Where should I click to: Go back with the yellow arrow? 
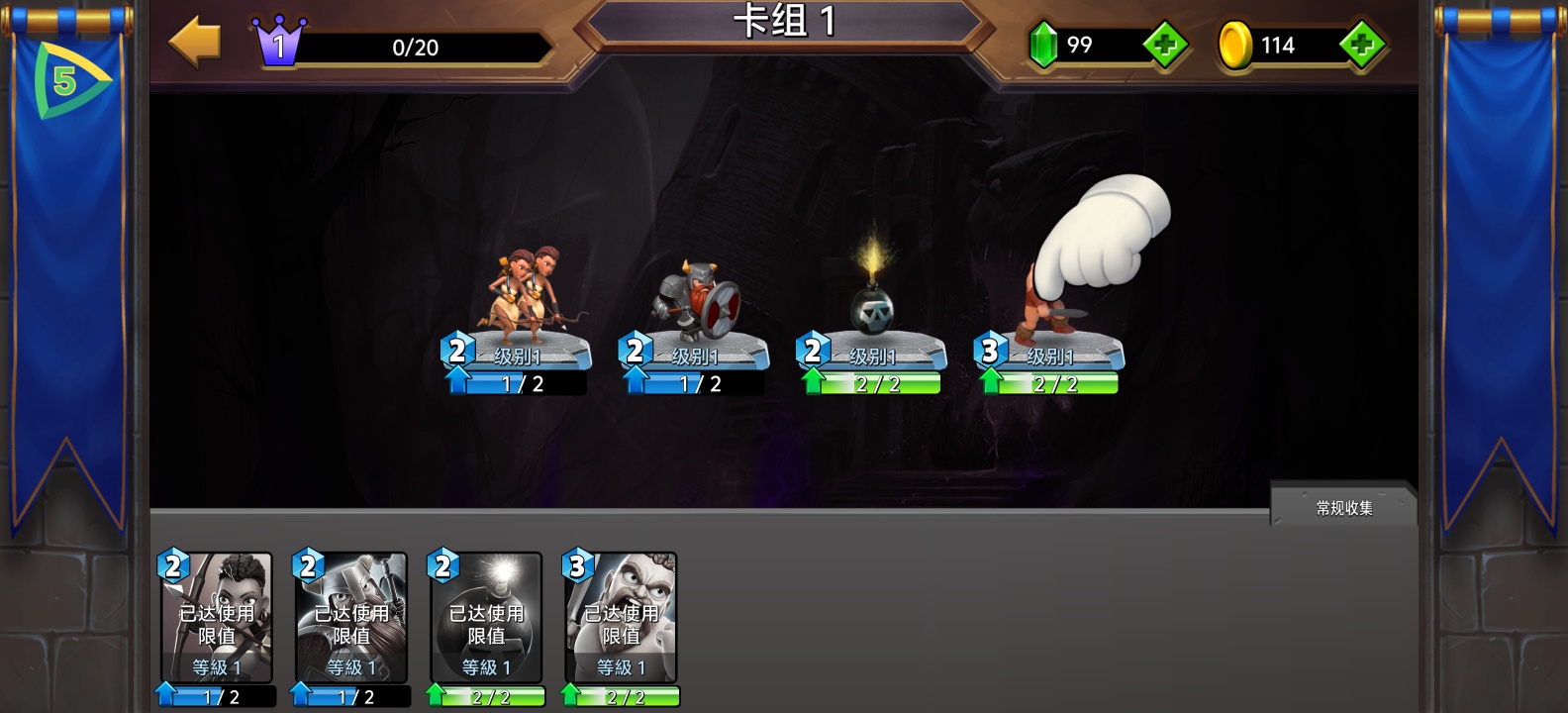pos(195,42)
